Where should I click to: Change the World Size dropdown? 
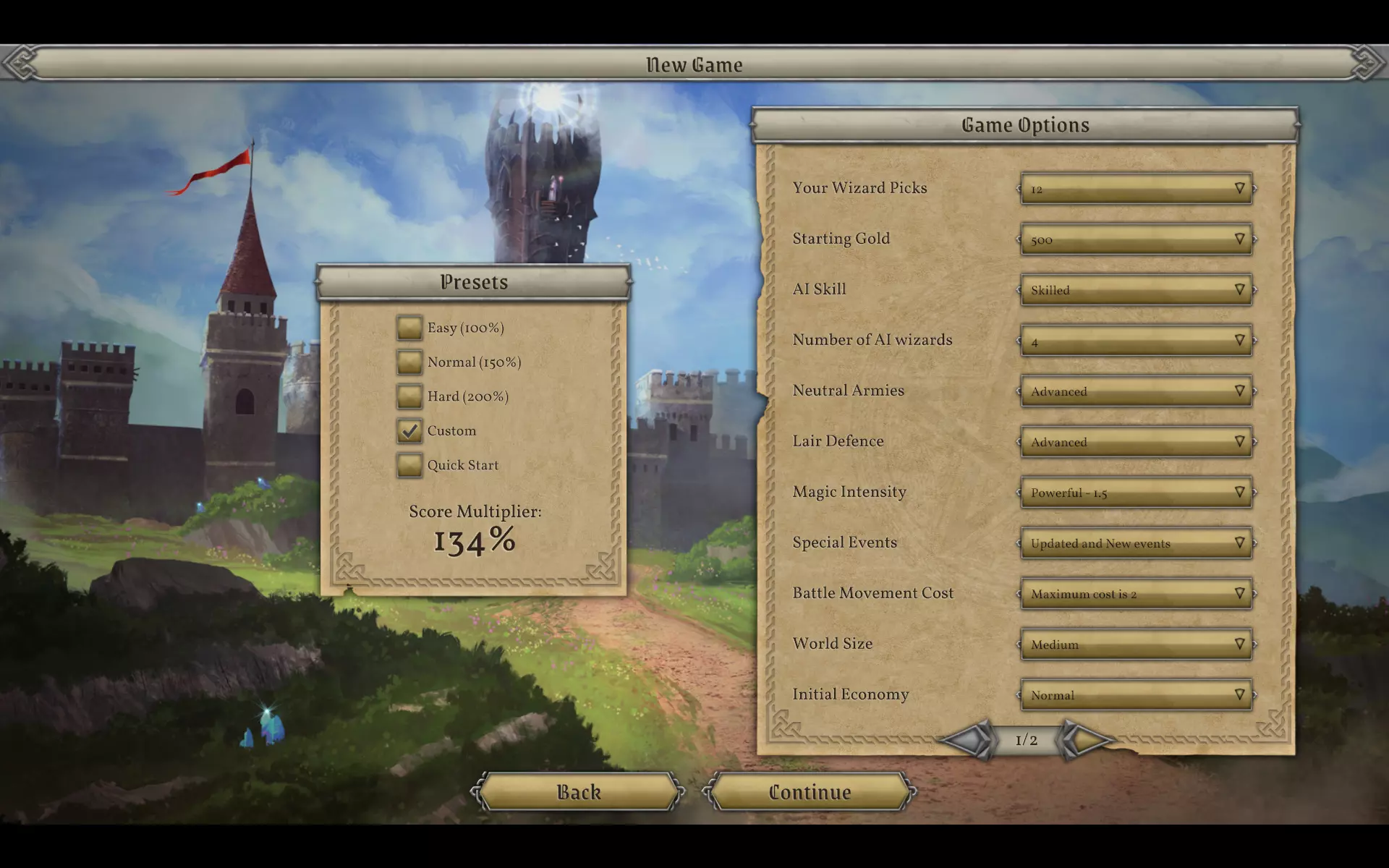pyautogui.click(x=1136, y=644)
